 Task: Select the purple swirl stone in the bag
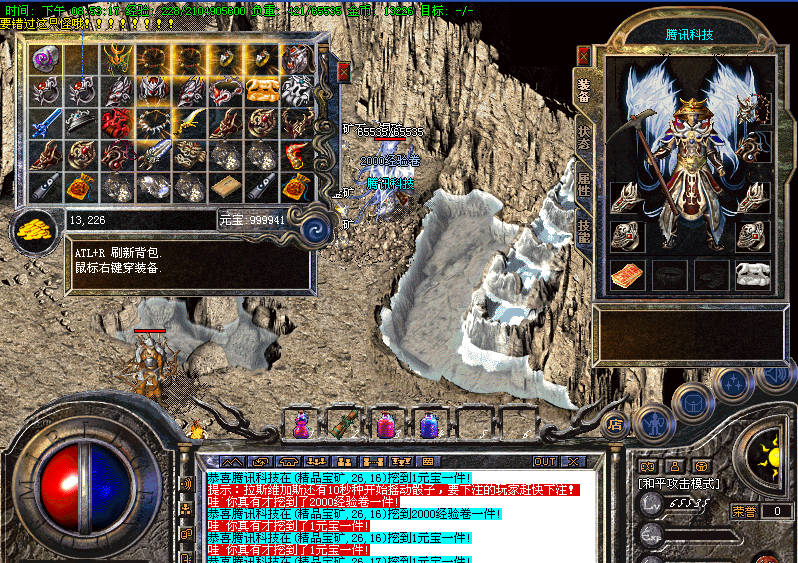[x=46, y=59]
